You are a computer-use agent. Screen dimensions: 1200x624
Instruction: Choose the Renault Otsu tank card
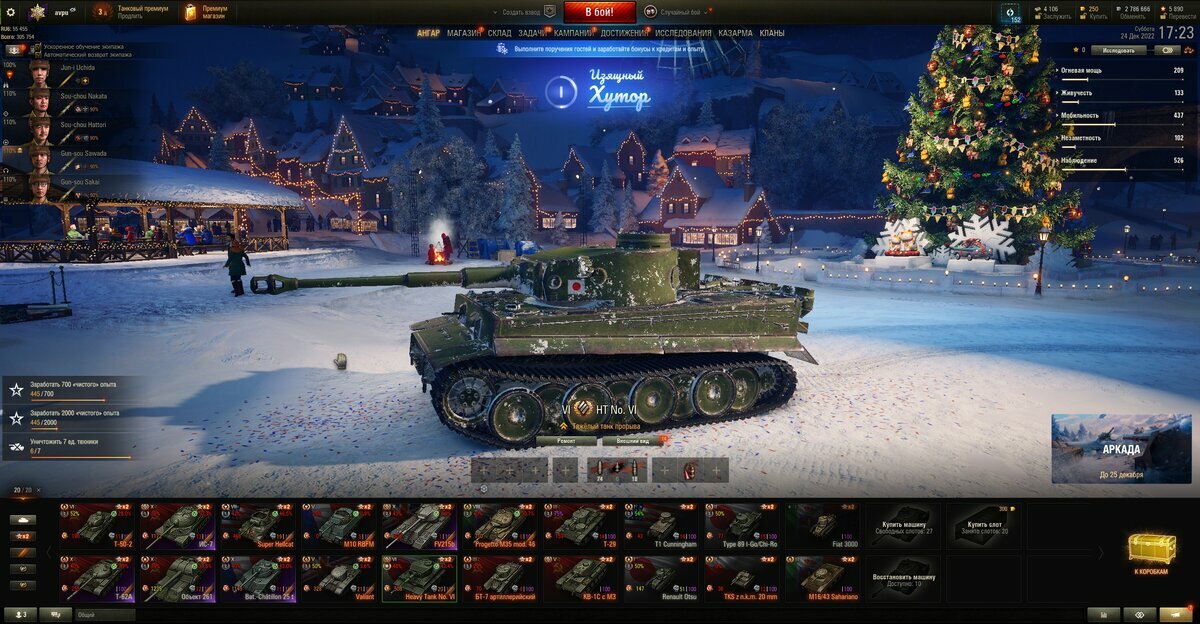661,577
